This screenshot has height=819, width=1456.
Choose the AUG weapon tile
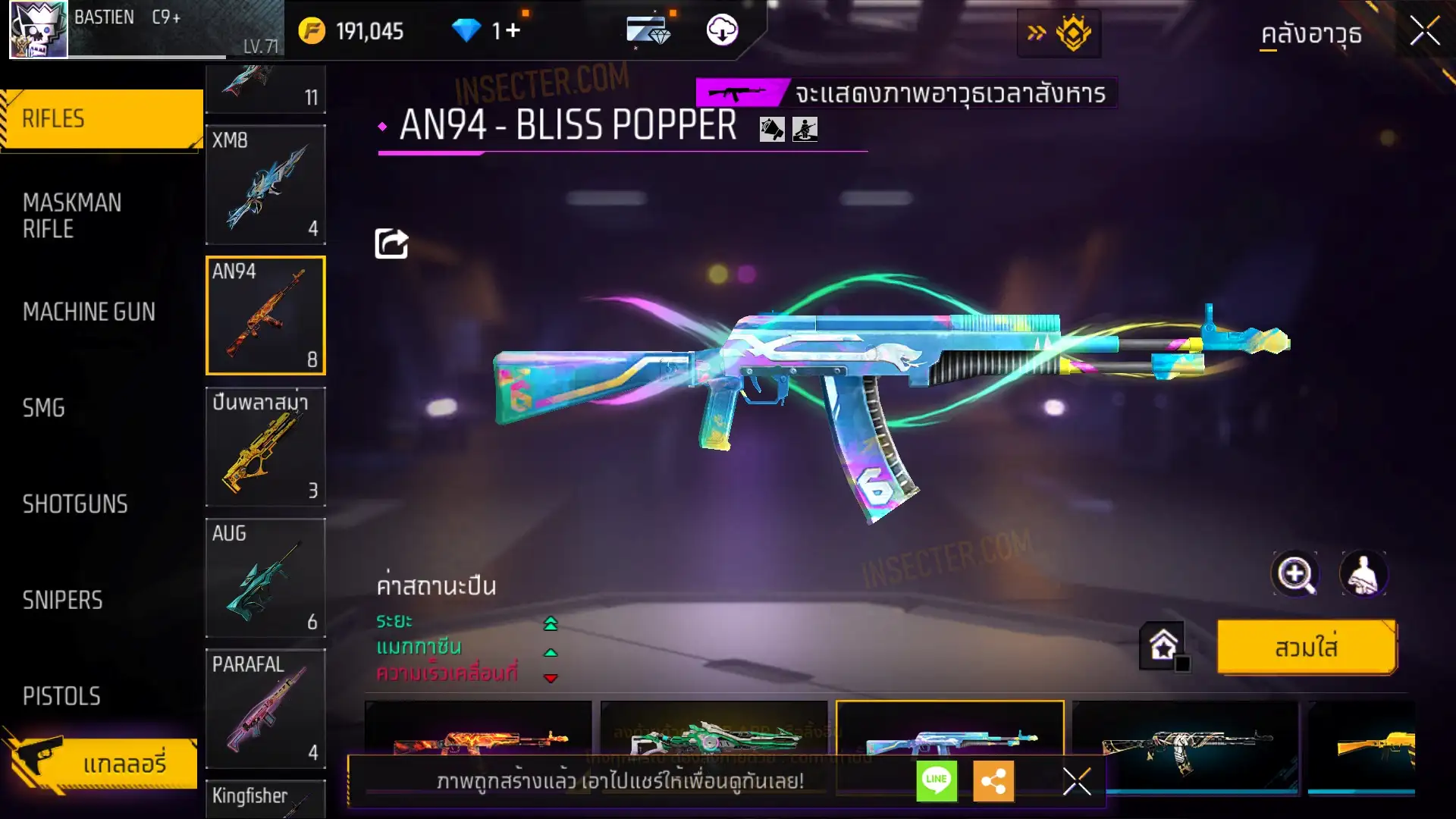pyautogui.click(x=265, y=578)
